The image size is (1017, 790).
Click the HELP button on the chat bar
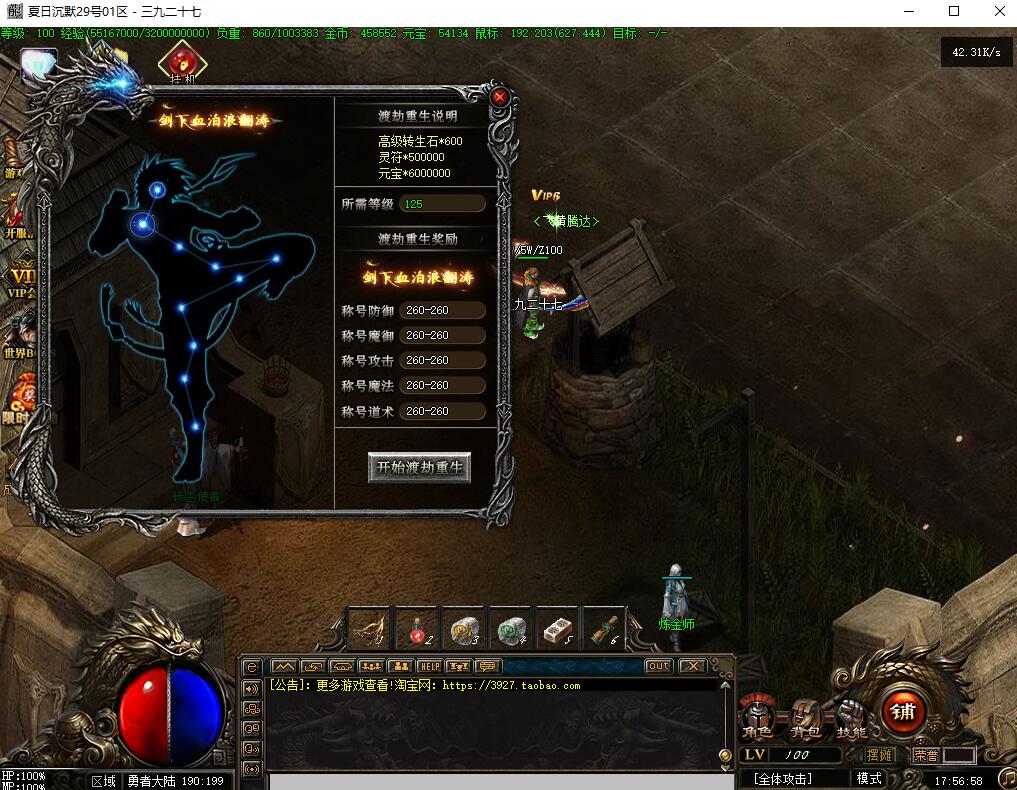(429, 666)
